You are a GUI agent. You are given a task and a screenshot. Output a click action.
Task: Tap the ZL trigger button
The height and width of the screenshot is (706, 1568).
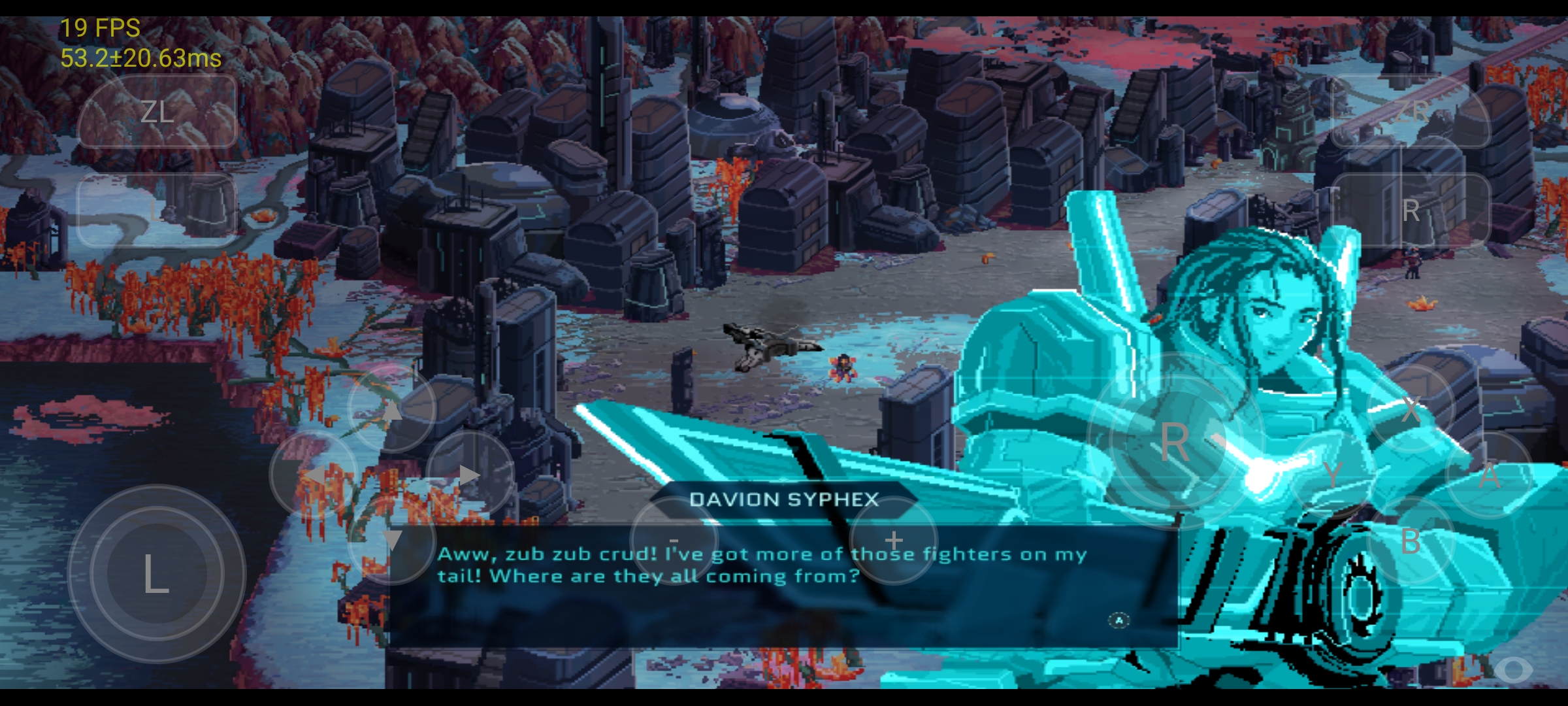point(157,112)
